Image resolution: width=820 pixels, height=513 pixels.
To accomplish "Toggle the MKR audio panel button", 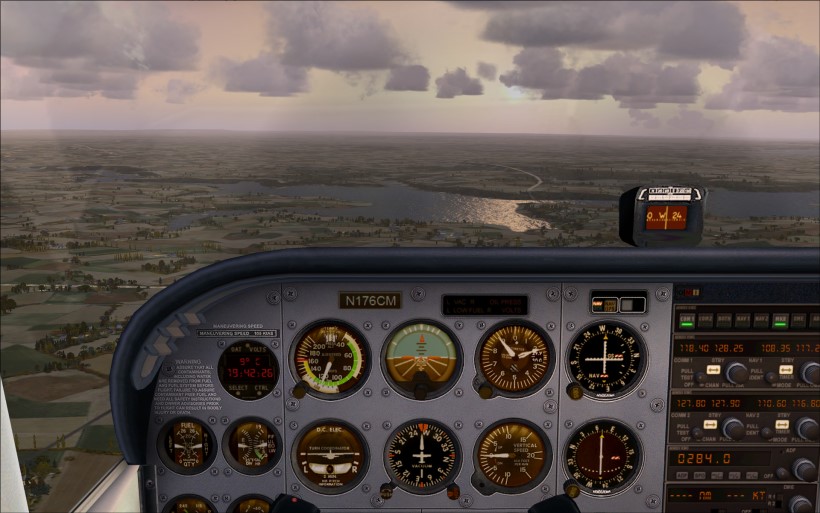I will click(x=781, y=320).
